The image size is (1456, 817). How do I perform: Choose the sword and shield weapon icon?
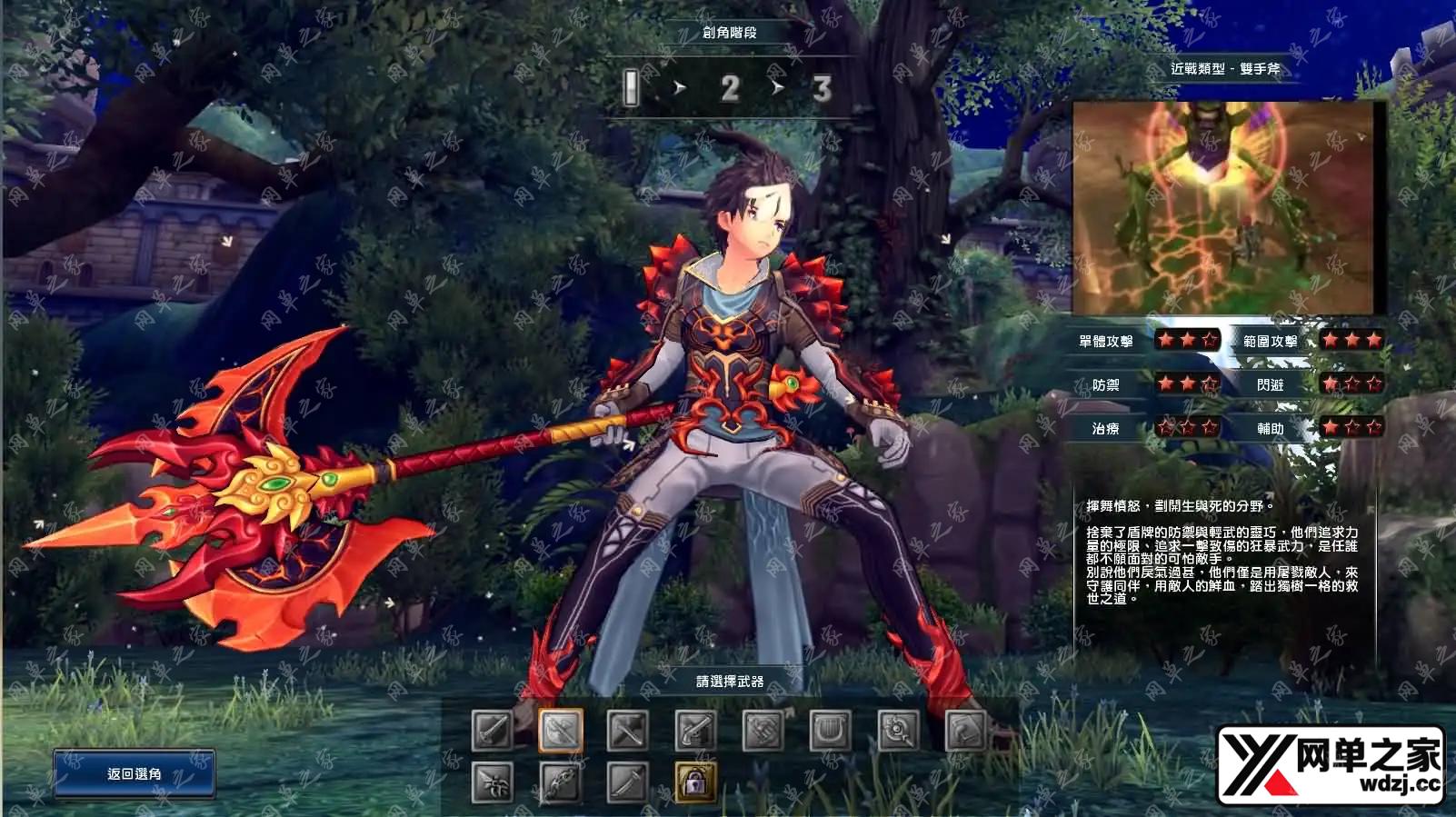493,730
